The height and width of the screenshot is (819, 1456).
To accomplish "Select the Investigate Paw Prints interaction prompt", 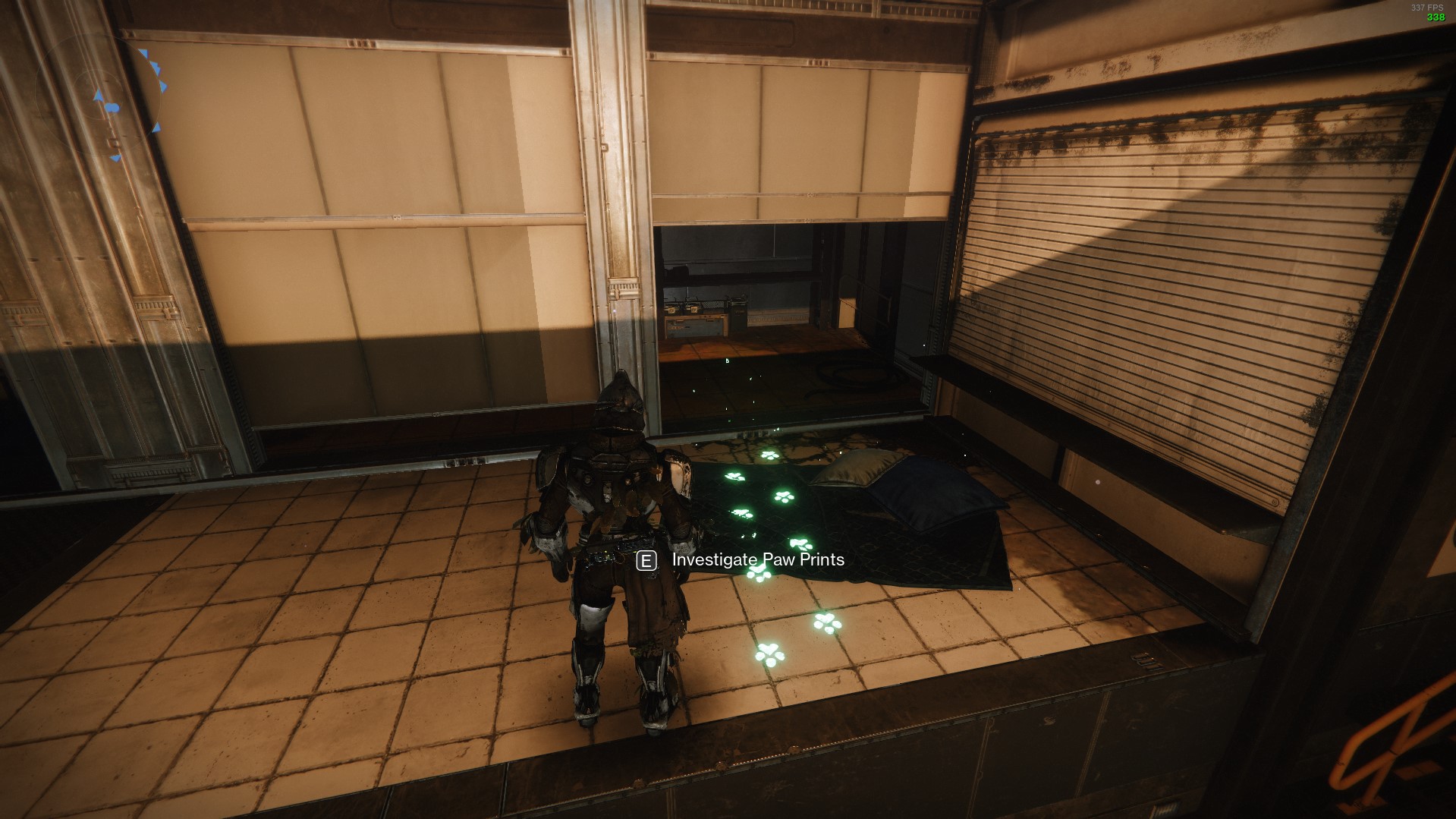I will click(x=756, y=562).
